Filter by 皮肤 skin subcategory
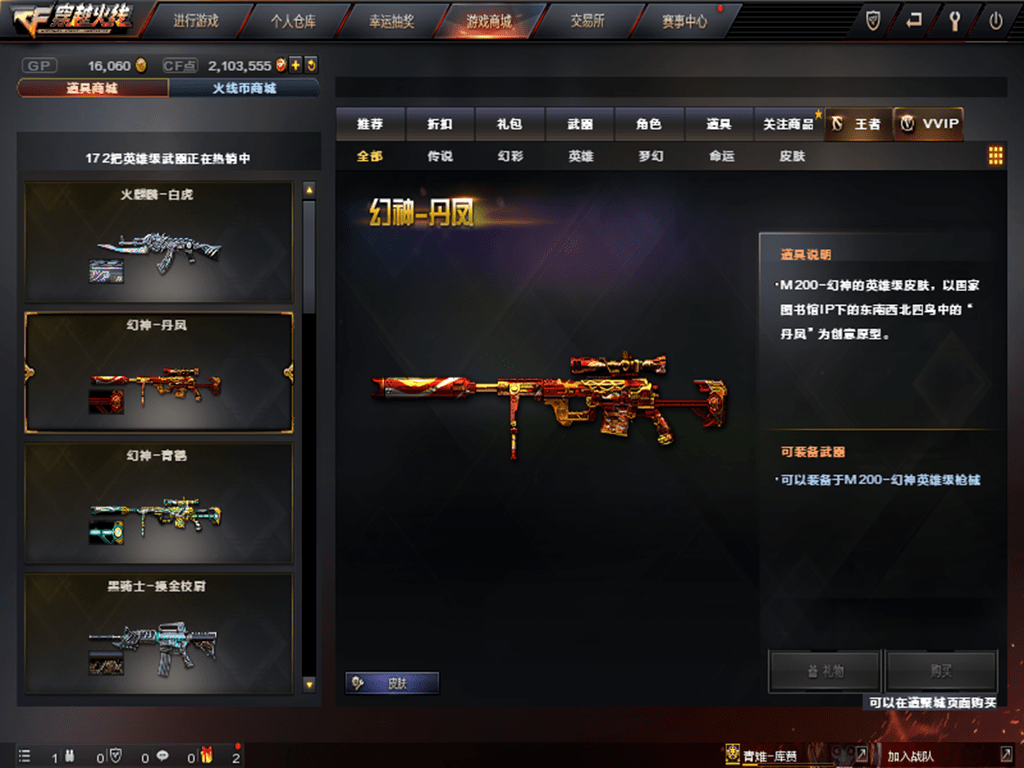 point(792,156)
